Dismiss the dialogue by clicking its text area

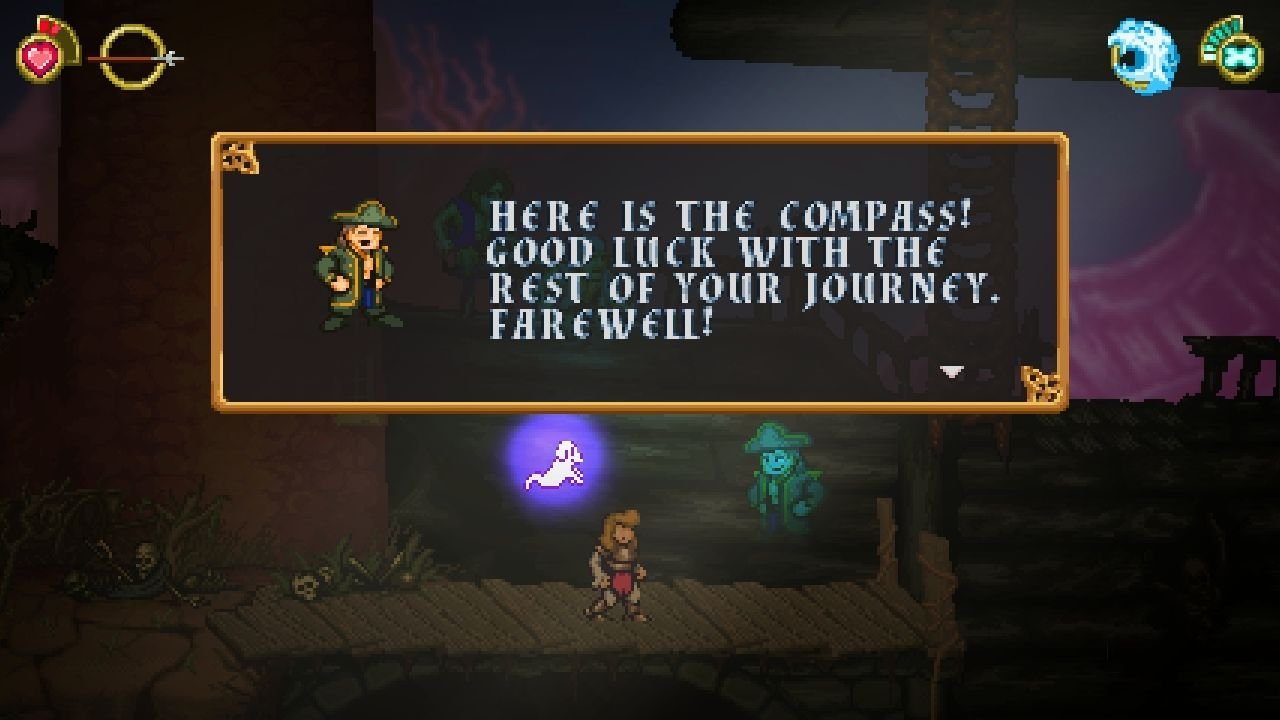[700, 270]
